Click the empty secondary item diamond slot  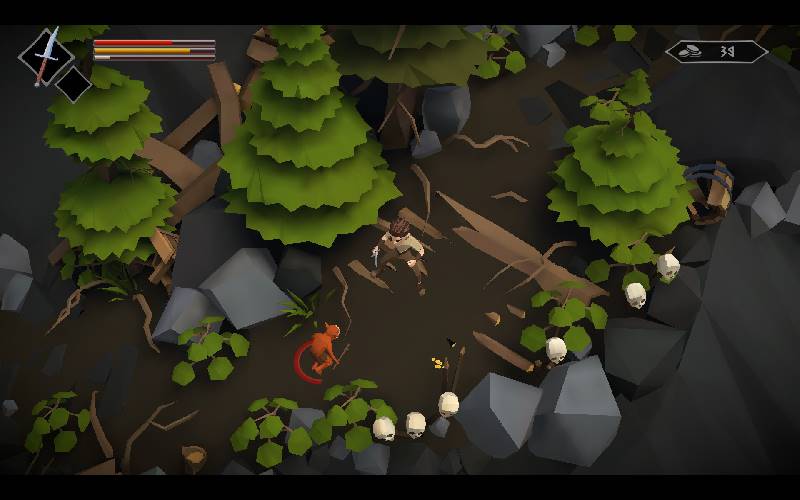pyautogui.click(x=73, y=84)
